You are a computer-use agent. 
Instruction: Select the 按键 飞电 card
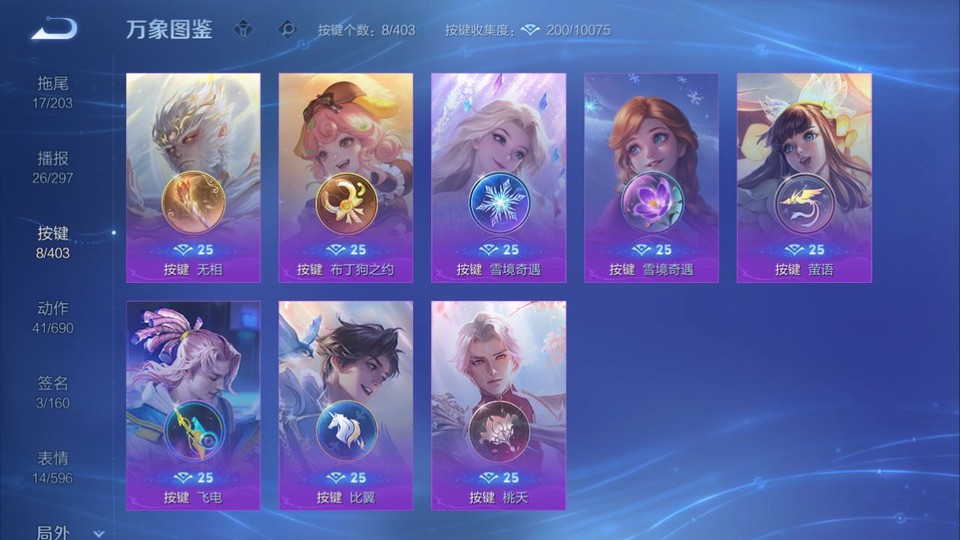[x=193, y=405]
